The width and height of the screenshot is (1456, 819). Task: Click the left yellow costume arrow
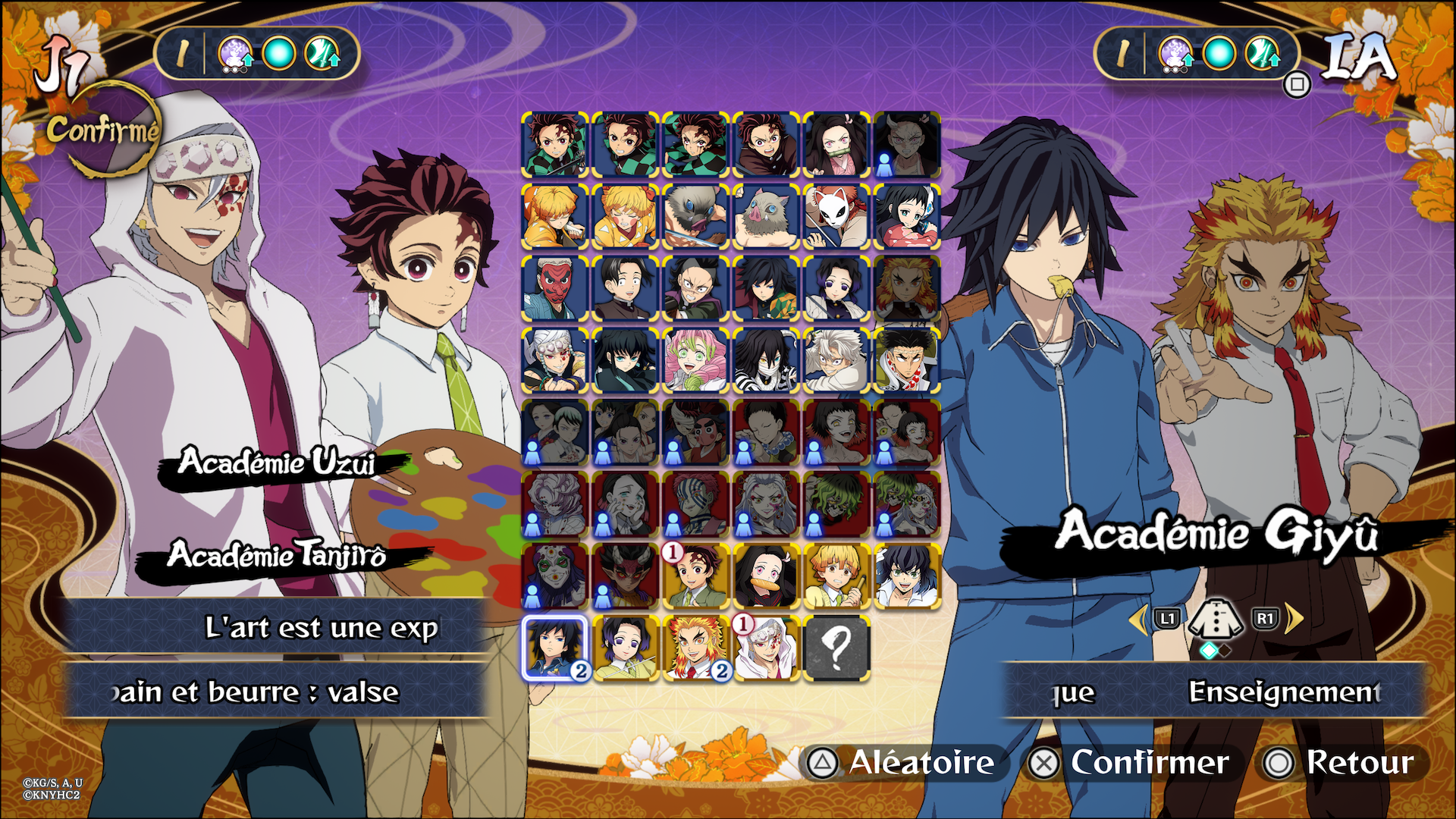click(x=1137, y=619)
